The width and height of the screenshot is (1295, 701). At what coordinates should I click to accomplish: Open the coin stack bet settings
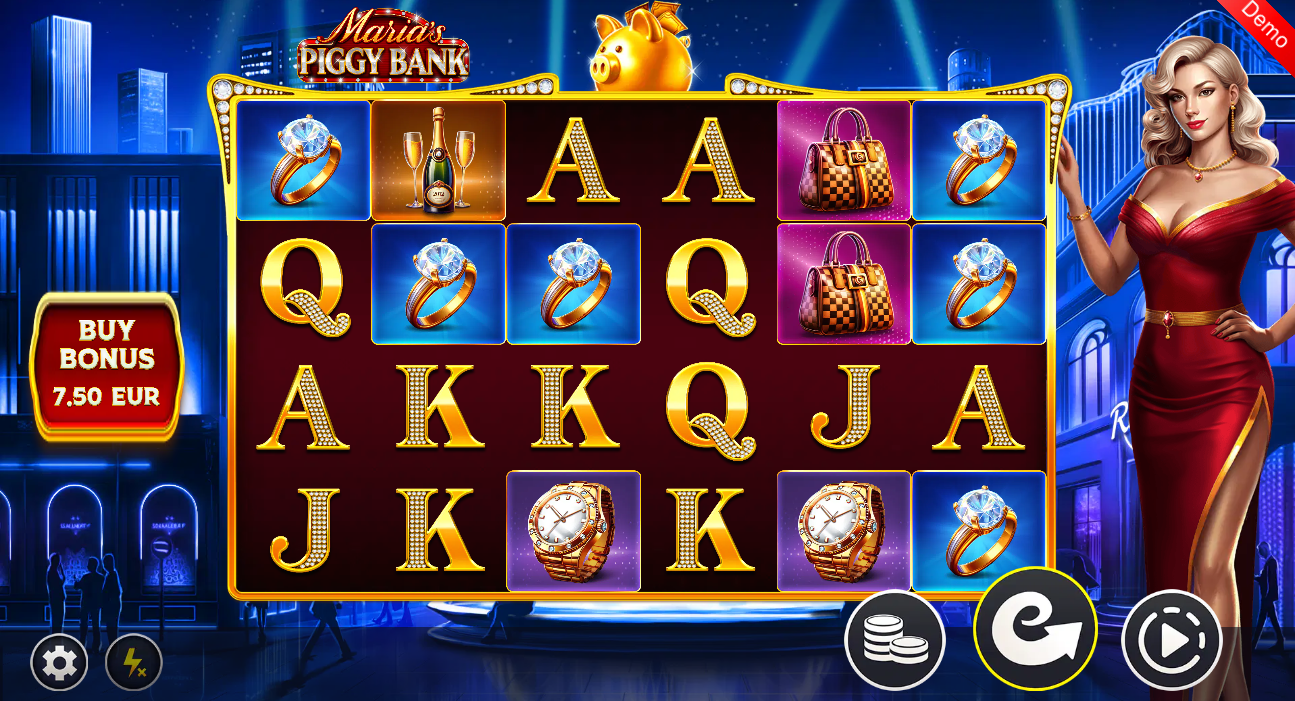point(894,641)
